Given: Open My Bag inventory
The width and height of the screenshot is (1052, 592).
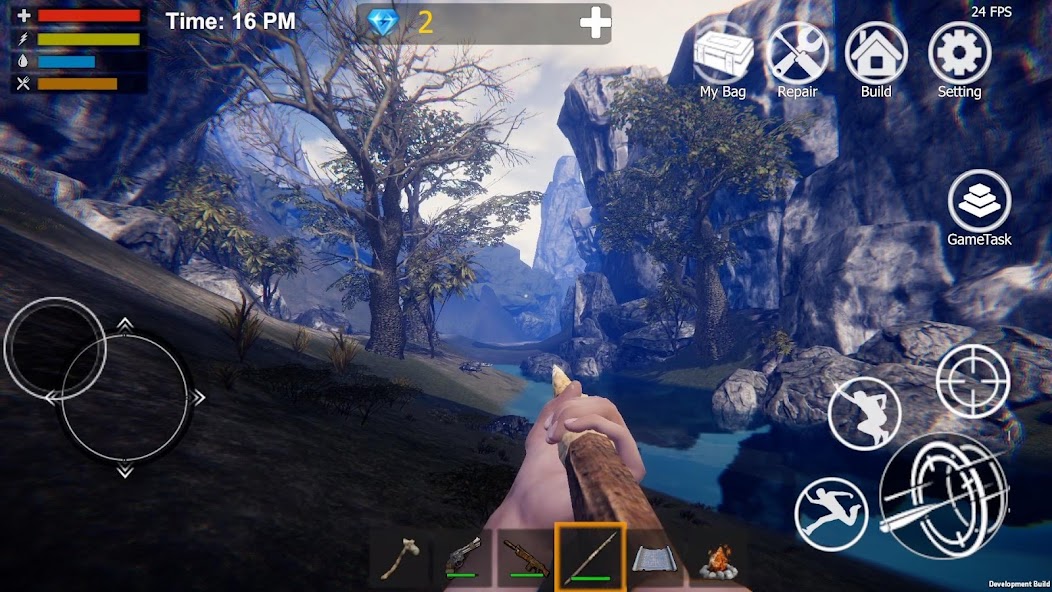Looking at the screenshot, I should pyautogui.click(x=724, y=54).
